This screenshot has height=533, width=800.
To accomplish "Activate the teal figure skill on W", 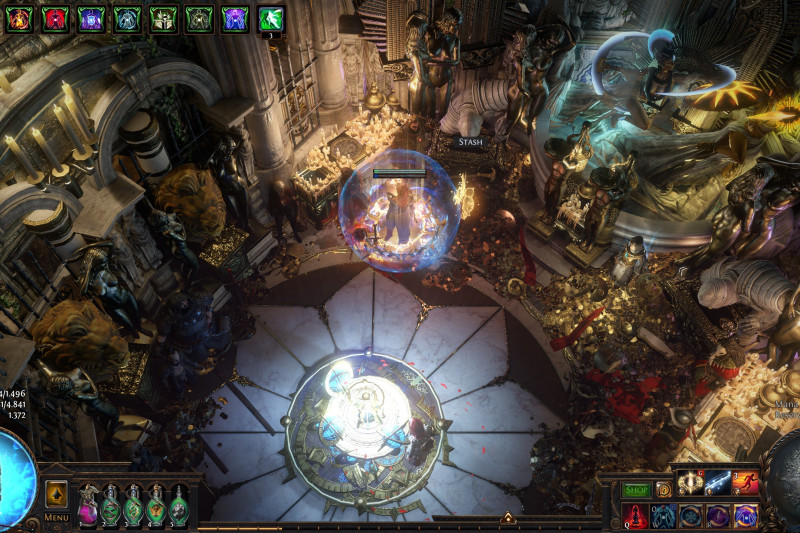I will [x=663, y=516].
